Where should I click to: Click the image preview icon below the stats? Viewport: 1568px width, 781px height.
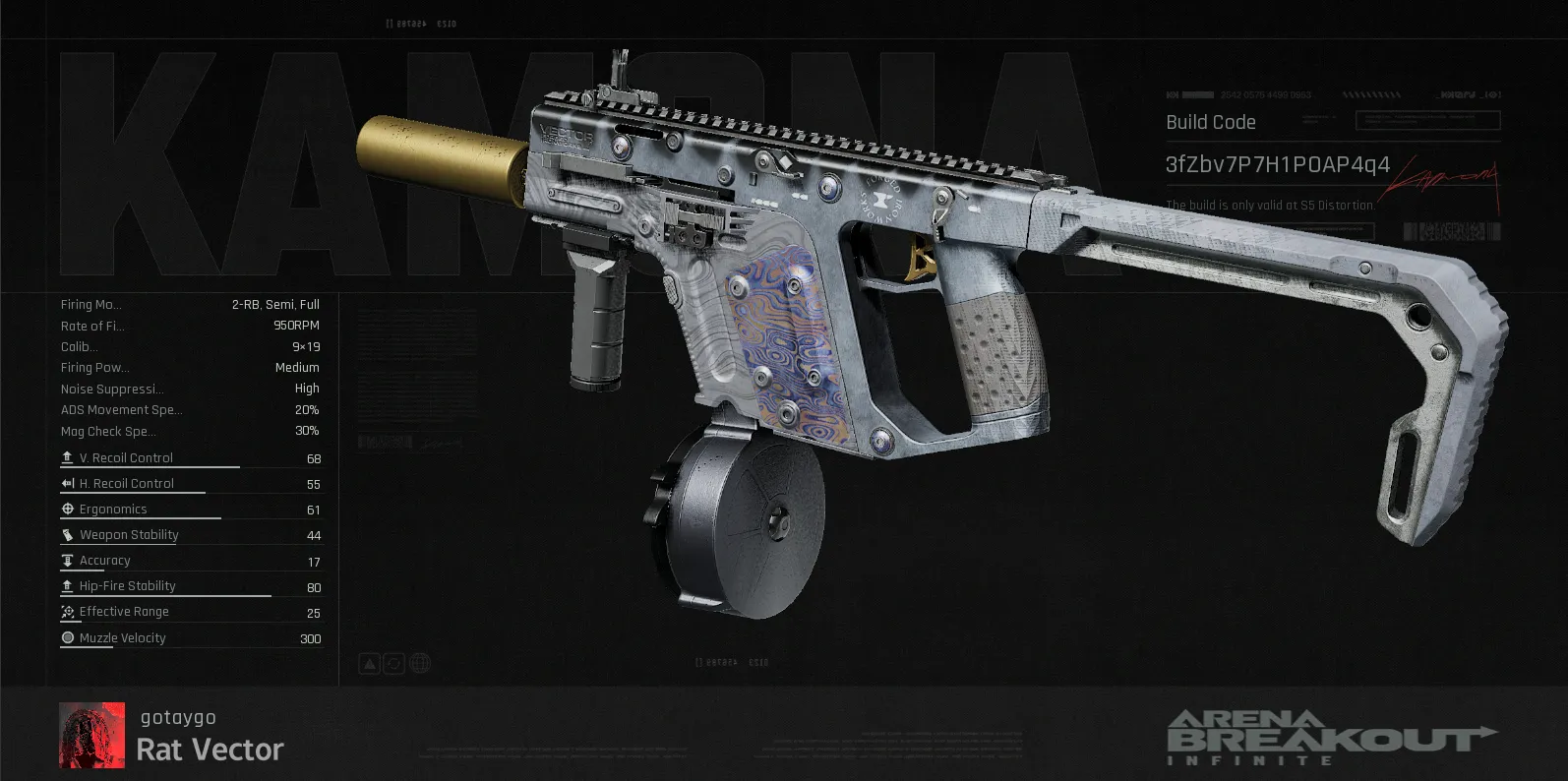click(x=369, y=663)
